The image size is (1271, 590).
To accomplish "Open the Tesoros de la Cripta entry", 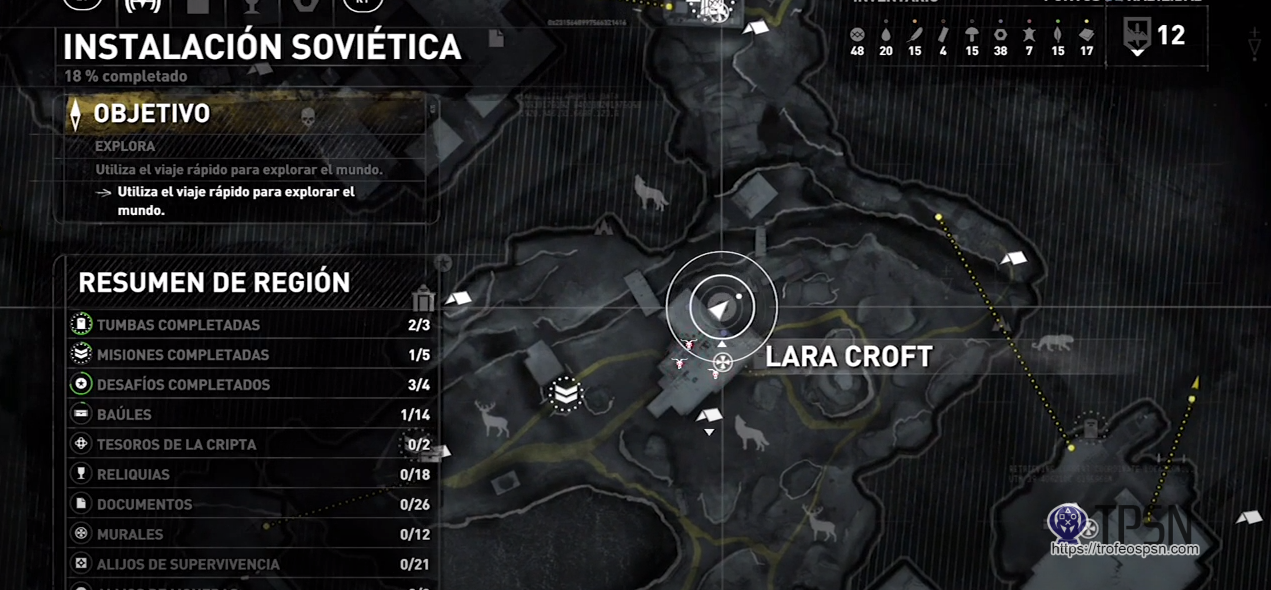I will 250,445.
